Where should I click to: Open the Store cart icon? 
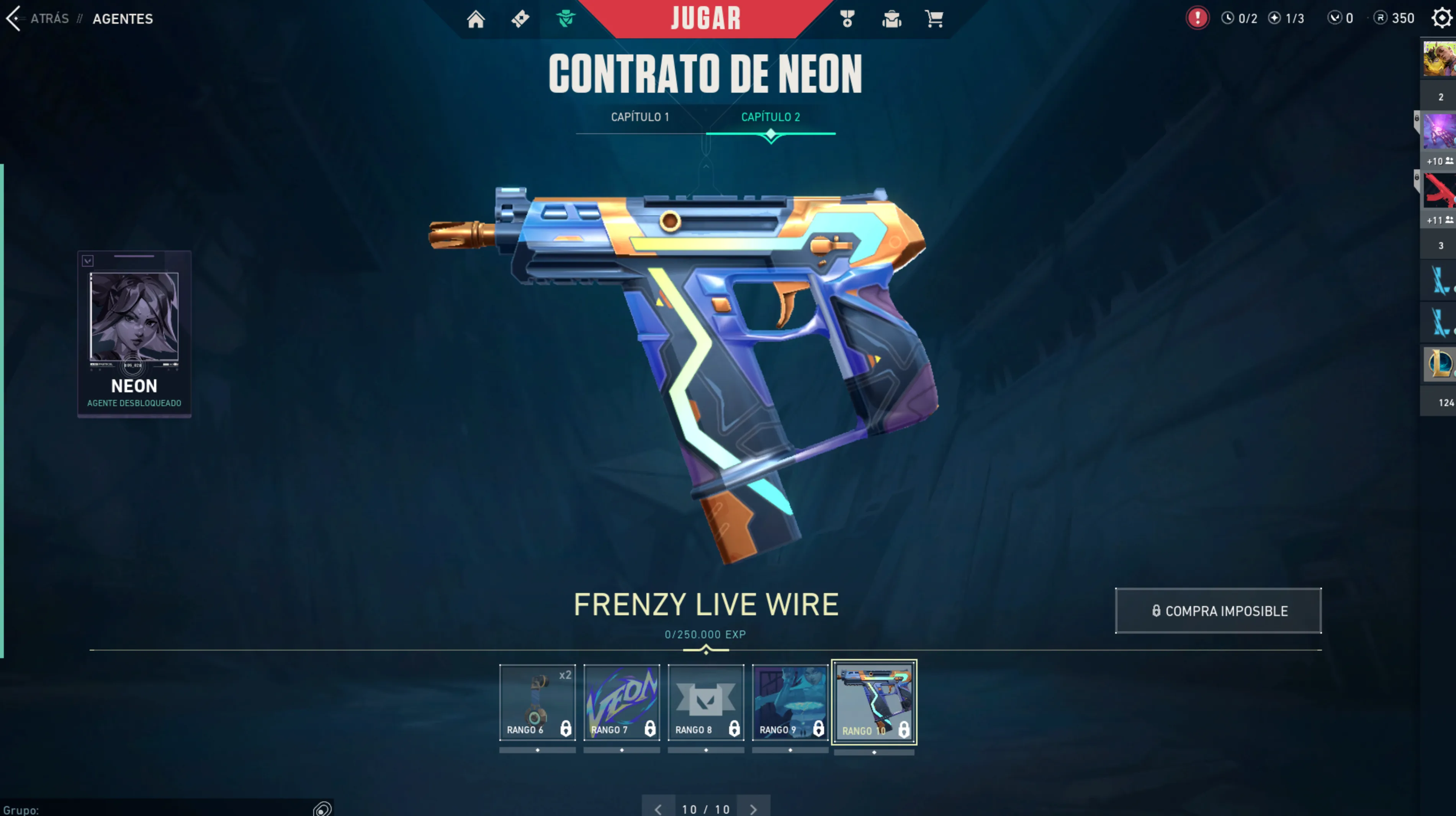(x=934, y=19)
